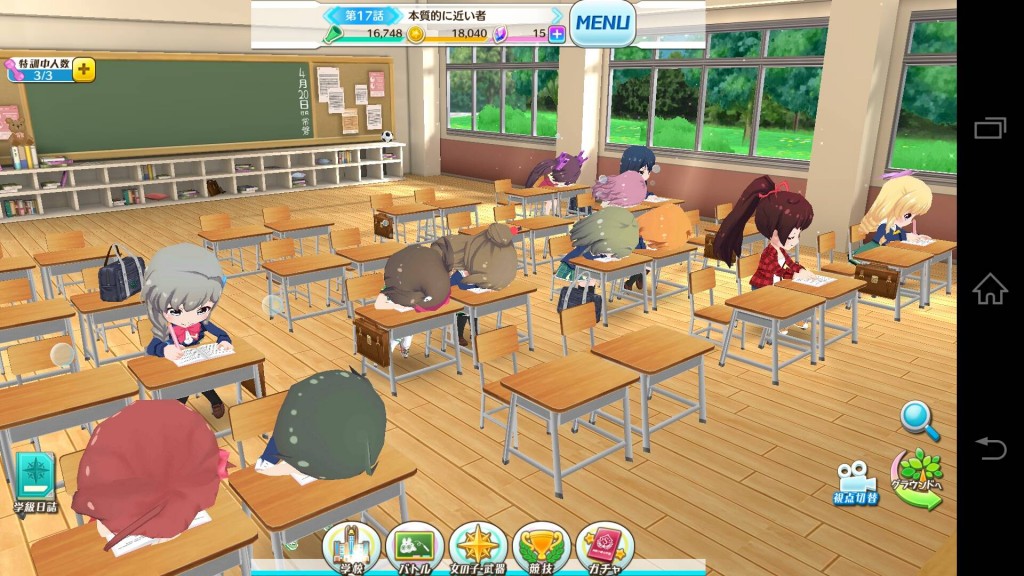Open the blue MENU button
This screenshot has width=1024, height=576.
click(603, 22)
